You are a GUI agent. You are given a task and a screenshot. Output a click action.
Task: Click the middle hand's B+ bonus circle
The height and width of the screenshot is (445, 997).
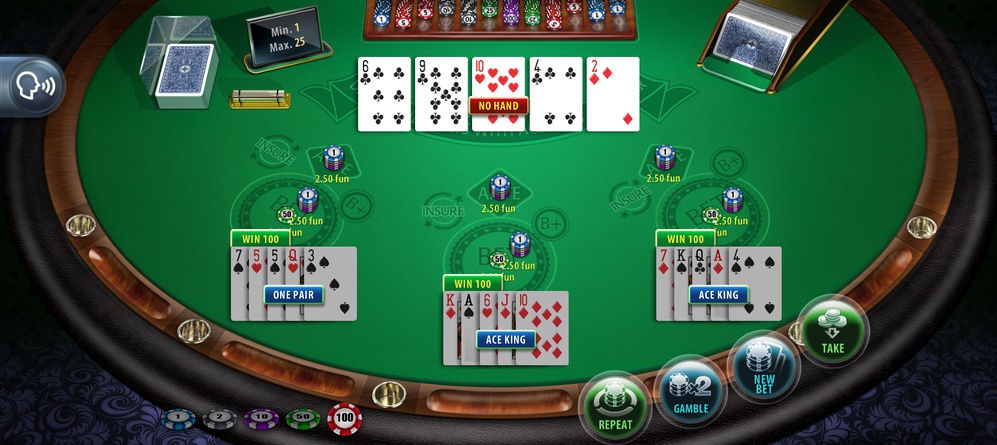[548, 222]
